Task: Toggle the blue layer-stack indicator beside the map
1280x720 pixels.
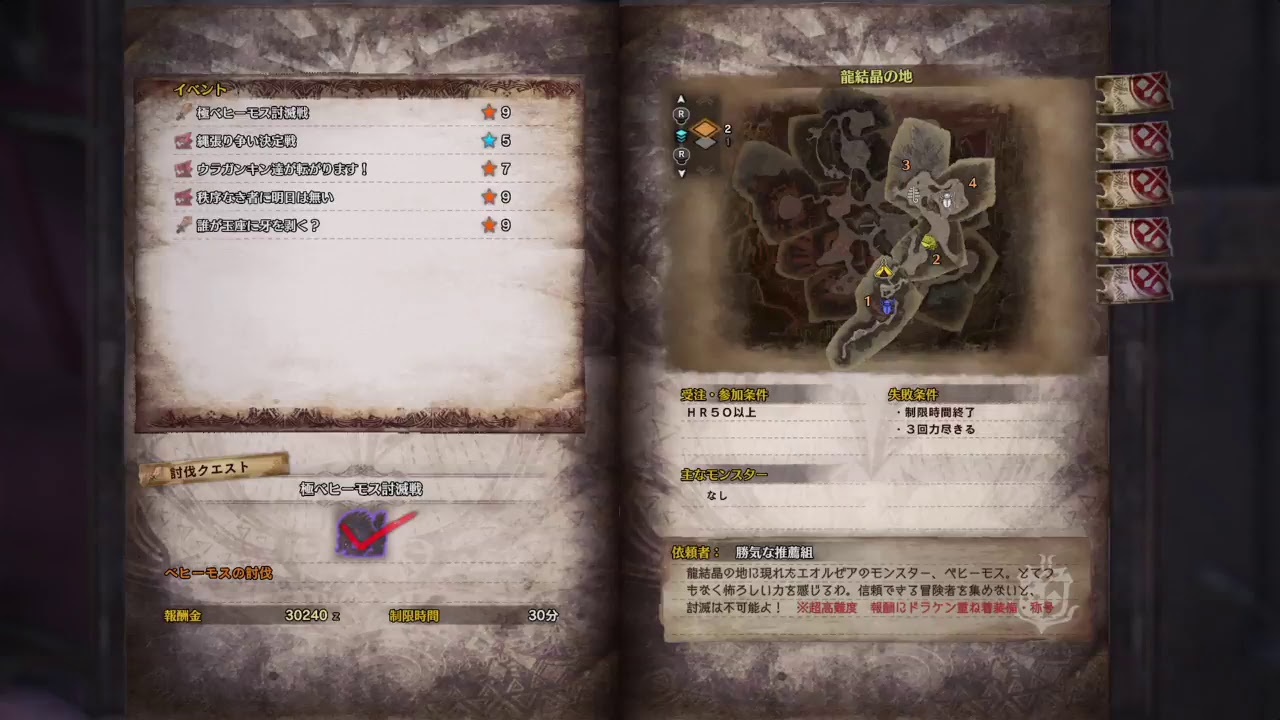Action: tap(682, 136)
